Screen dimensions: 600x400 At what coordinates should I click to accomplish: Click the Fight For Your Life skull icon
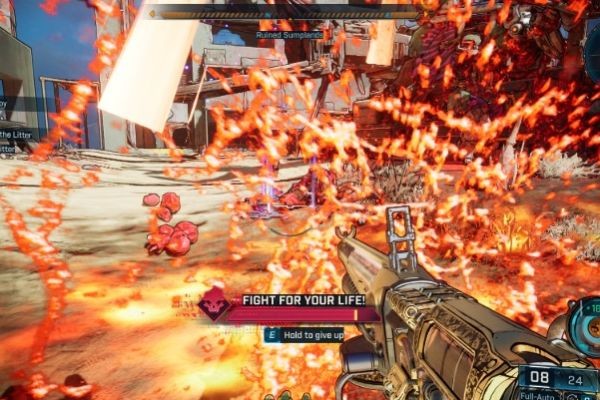212,303
